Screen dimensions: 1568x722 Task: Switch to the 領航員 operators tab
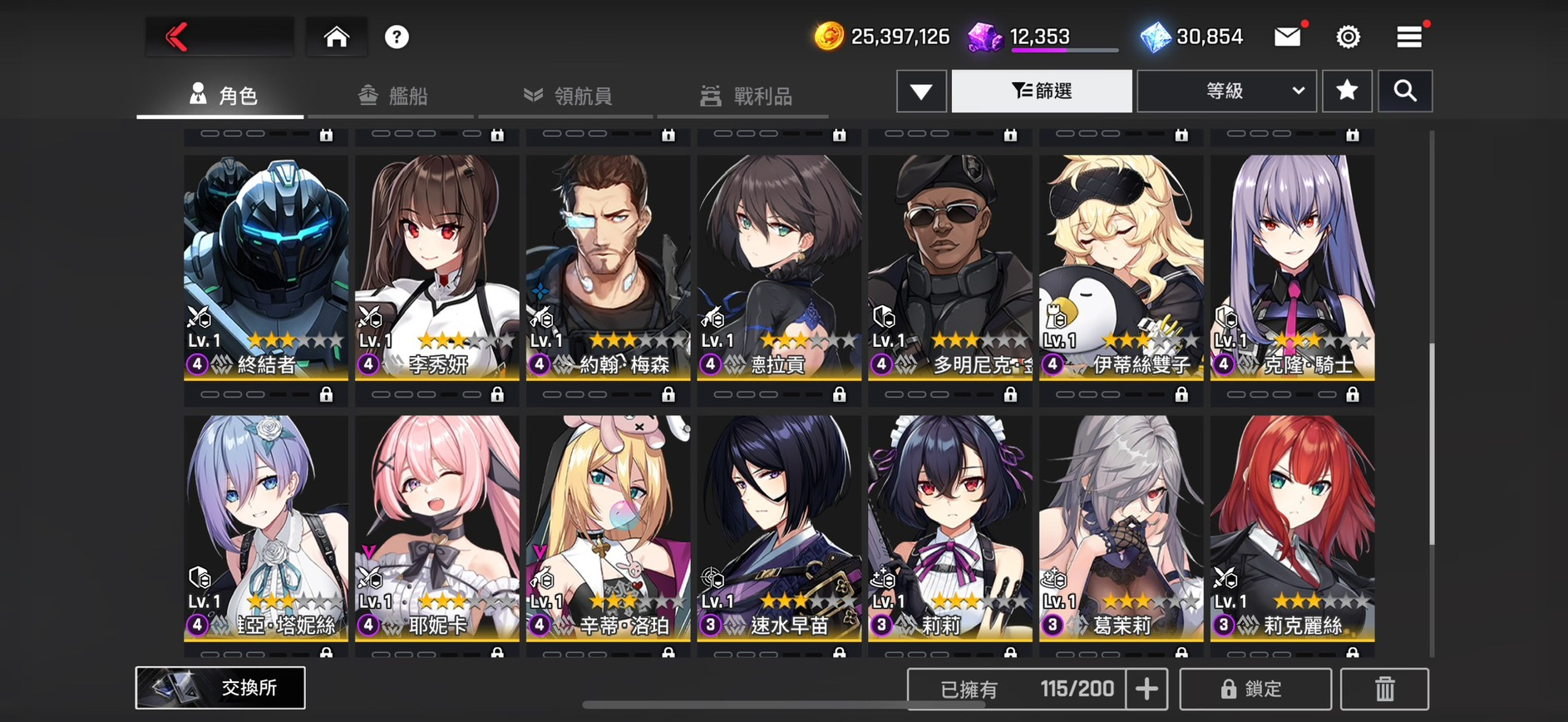[569, 96]
